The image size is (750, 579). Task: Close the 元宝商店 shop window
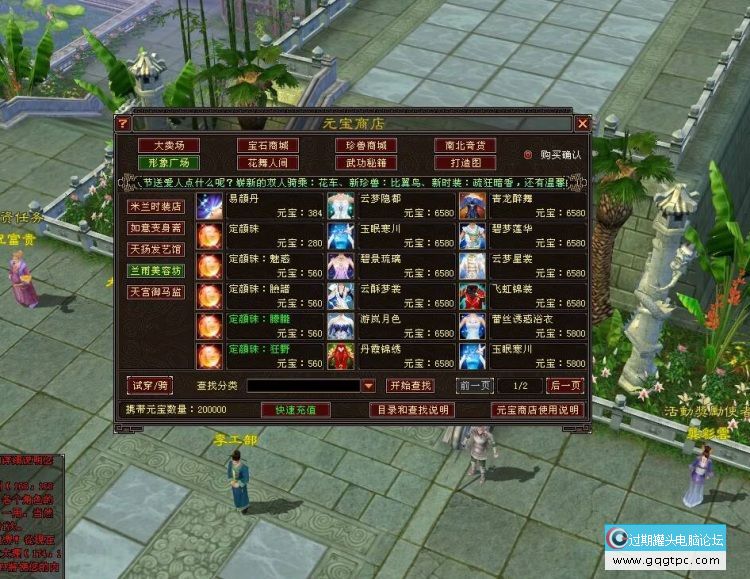582,123
